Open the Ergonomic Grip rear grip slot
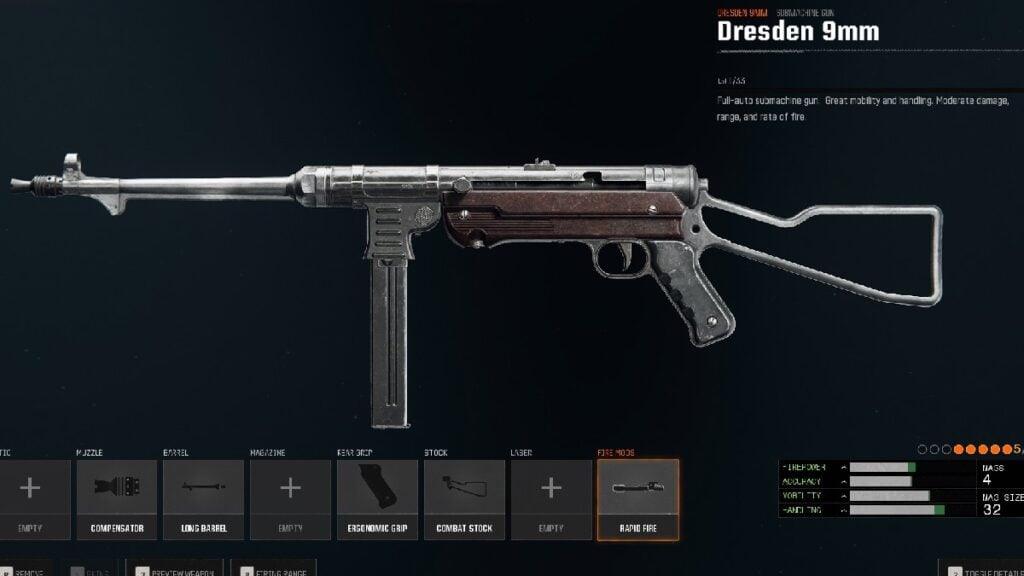The image size is (1024, 576). pos(377,499)
